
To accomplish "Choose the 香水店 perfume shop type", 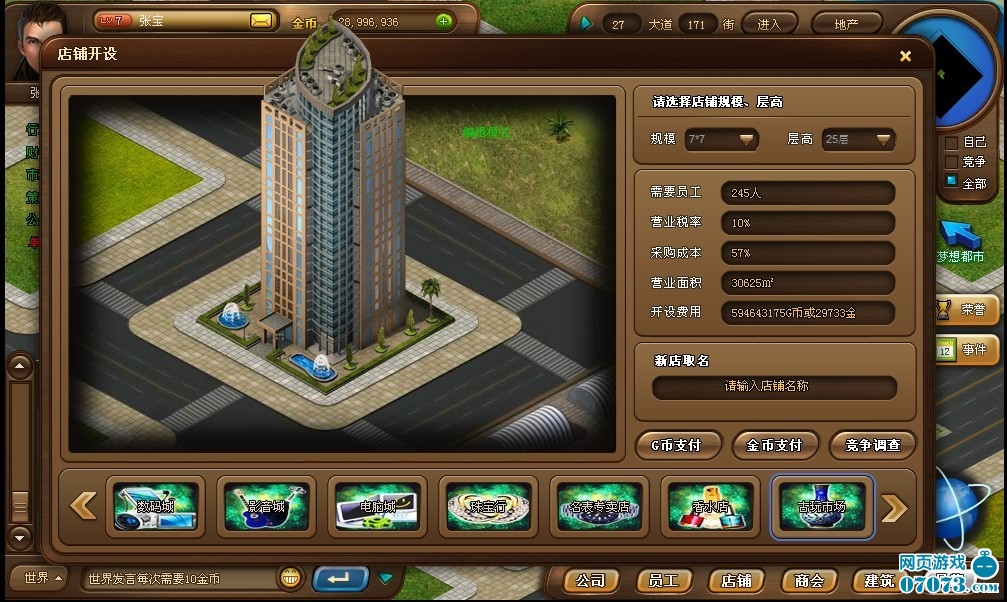I will point(710,506).
